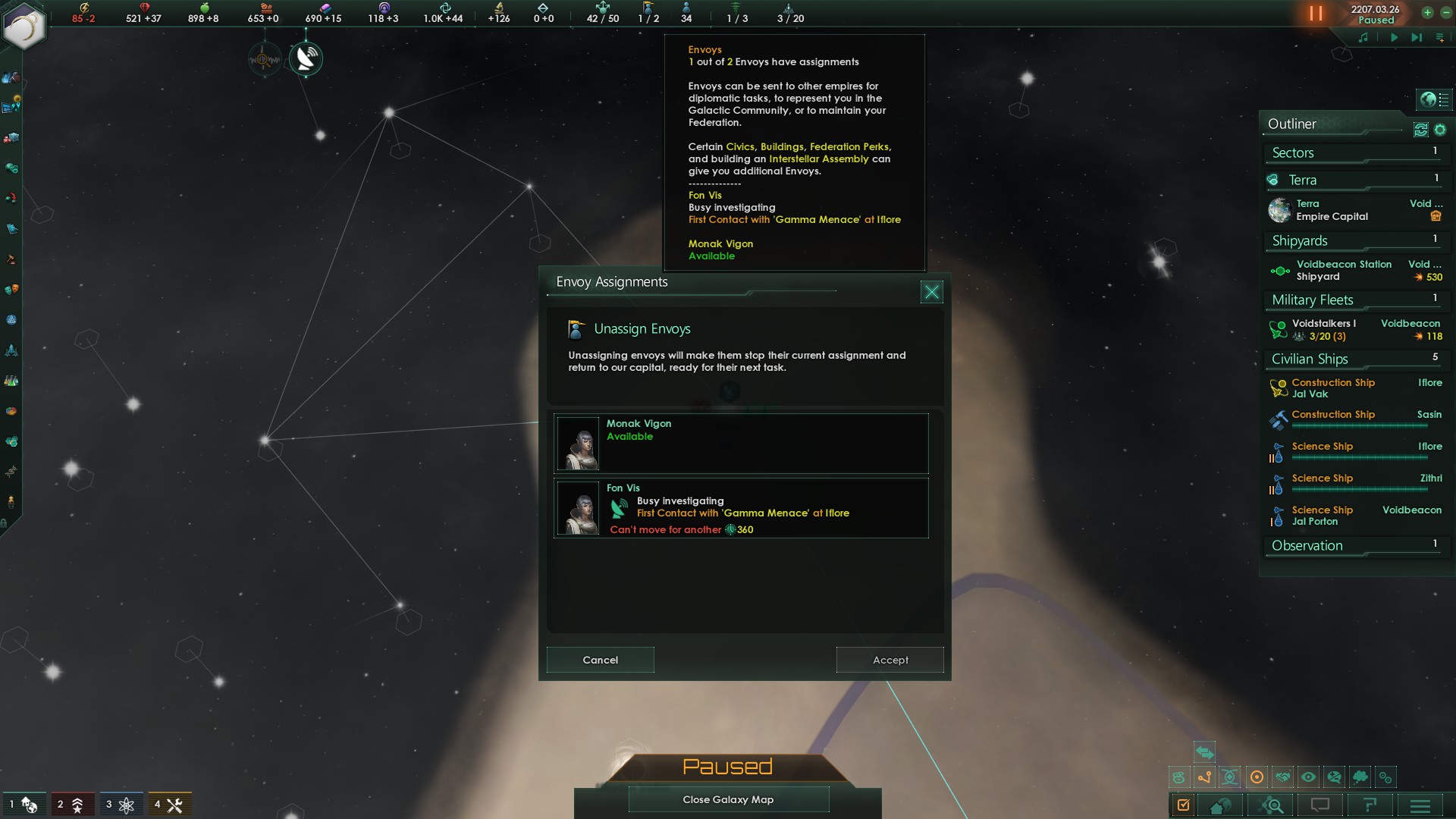This screenshot has height=819, width=1456.
Task: Click the help question-mark icon bottom right
Action: [1369, 806]
